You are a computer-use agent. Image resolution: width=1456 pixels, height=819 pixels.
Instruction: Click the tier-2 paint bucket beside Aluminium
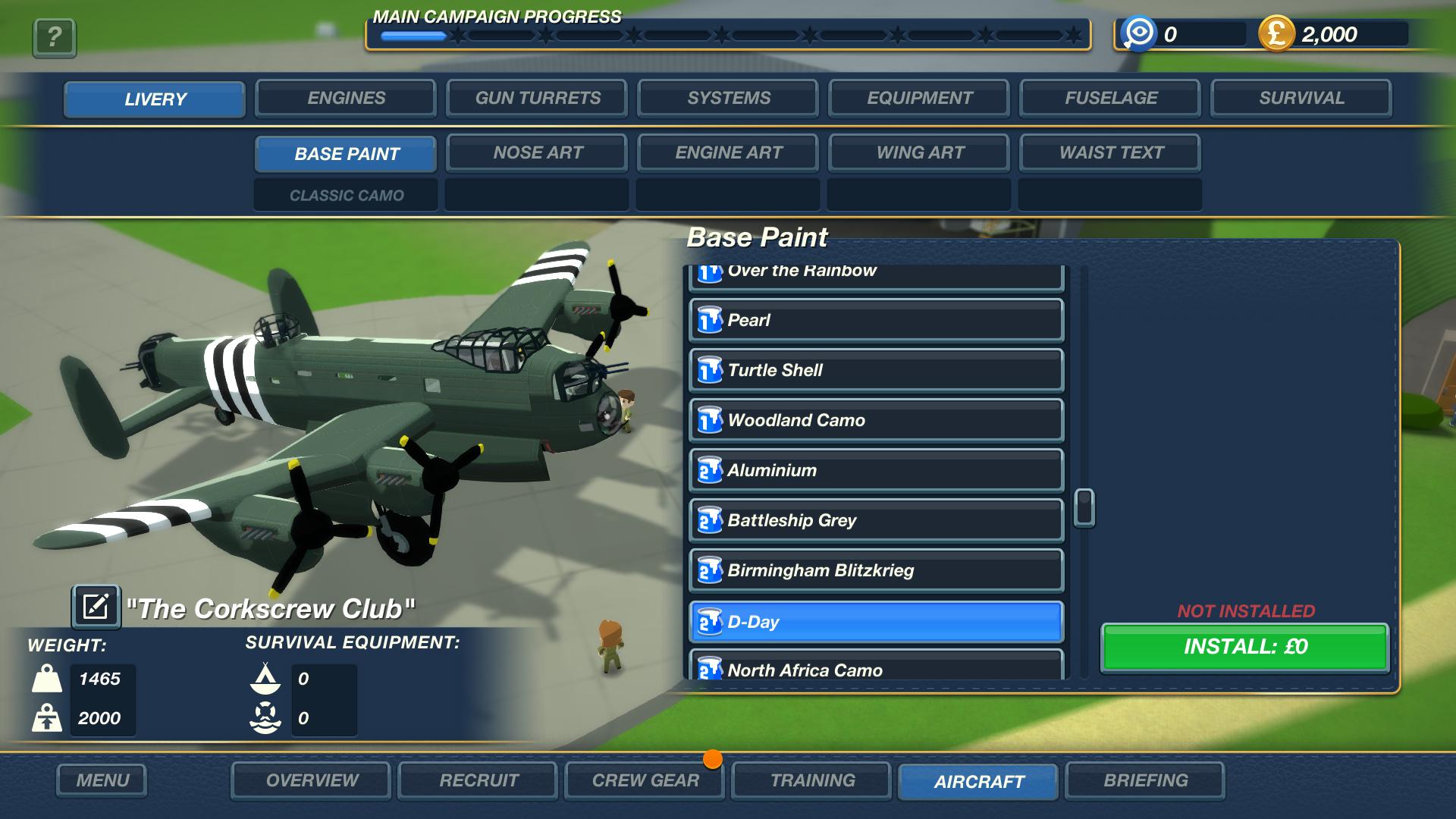point(710,470)
